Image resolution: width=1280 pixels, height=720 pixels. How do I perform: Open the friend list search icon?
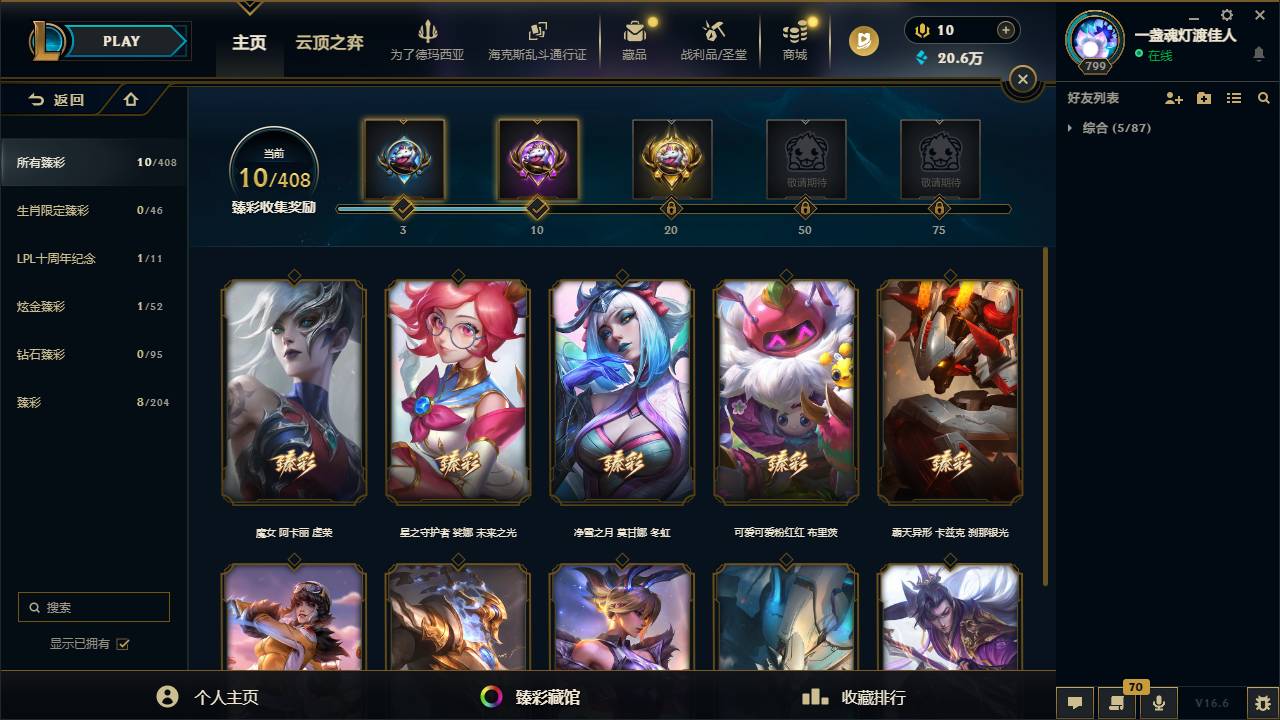[1263, 97]
